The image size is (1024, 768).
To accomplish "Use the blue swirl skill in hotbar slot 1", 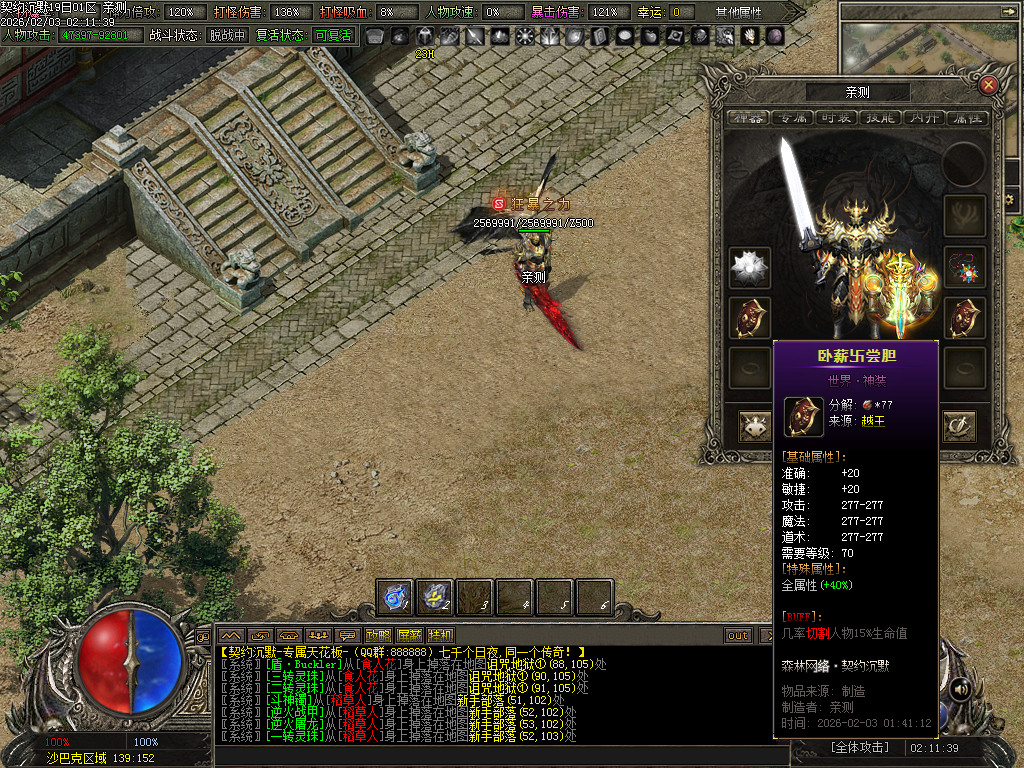I will pyautogui.click(x=395, y=597).
